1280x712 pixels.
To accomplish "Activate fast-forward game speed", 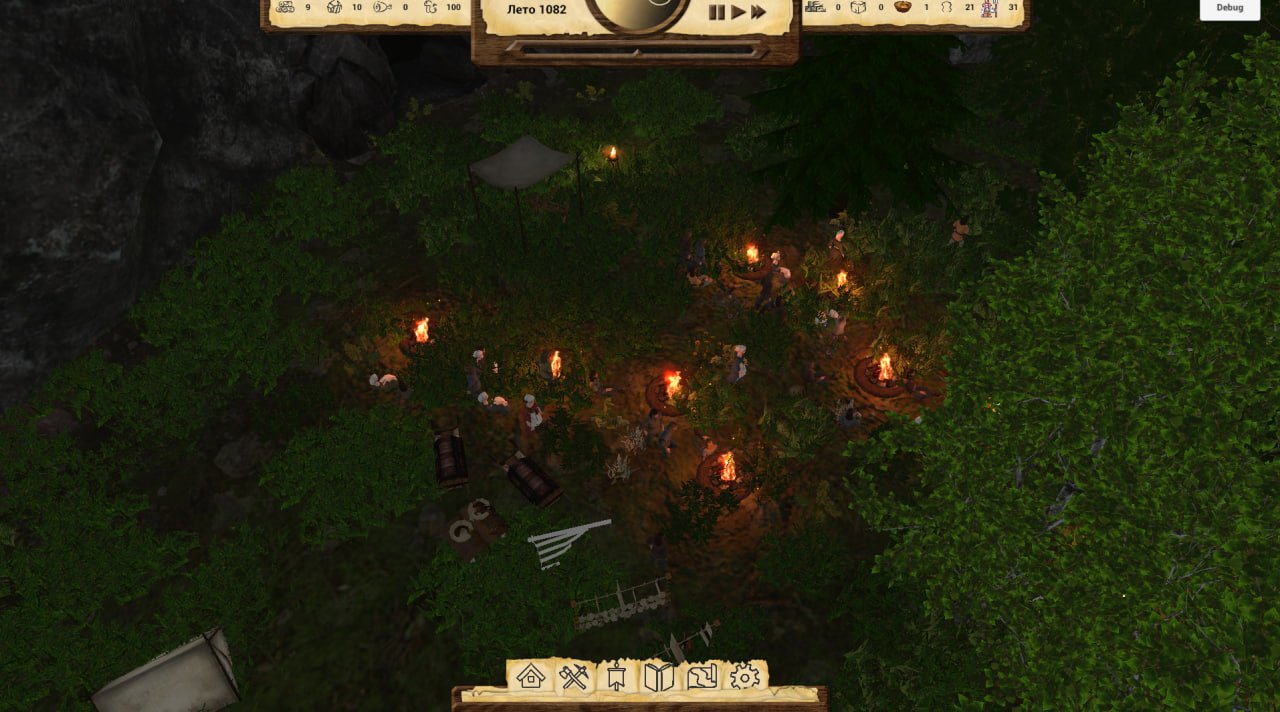I will coord(759,12).
